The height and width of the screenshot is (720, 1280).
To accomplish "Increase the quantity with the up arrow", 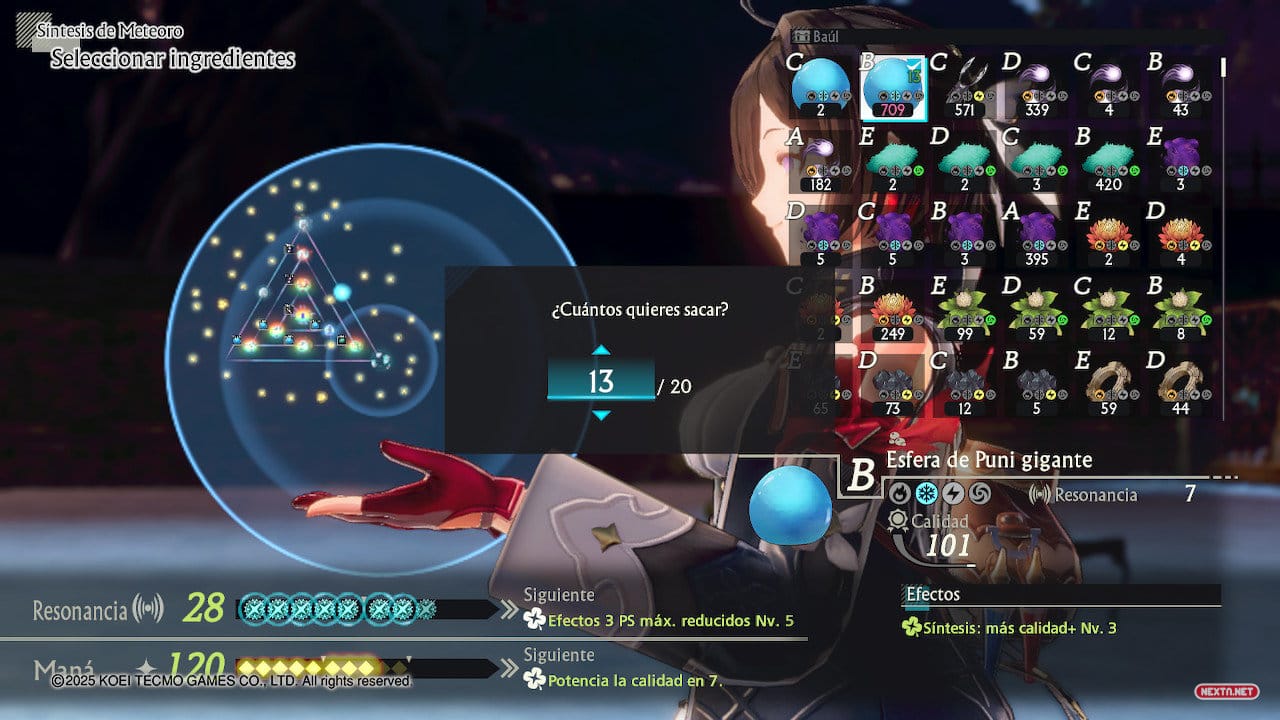I will pyautogui.click(x=600, y=350).
